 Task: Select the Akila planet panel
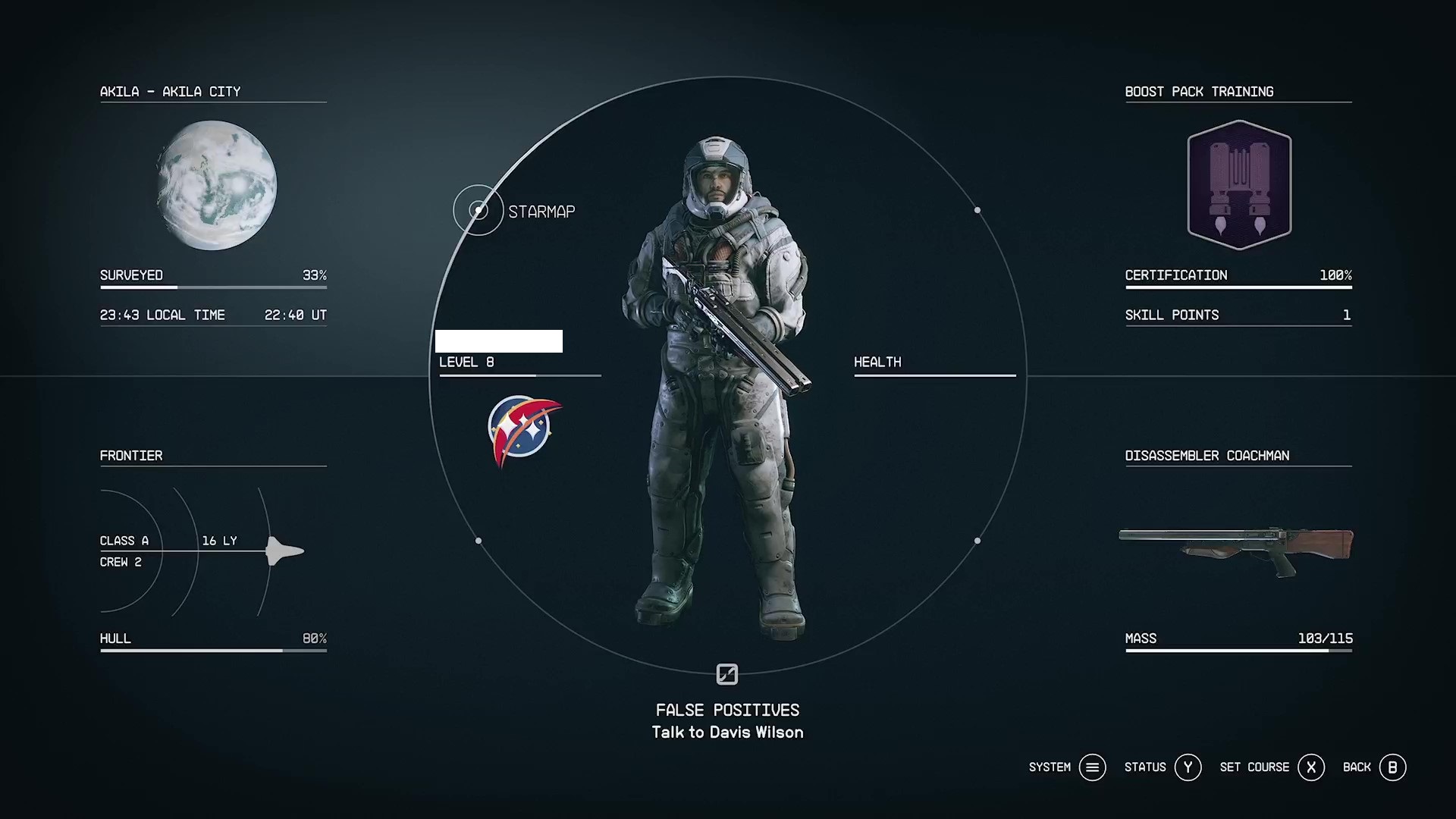pos(216,186)
